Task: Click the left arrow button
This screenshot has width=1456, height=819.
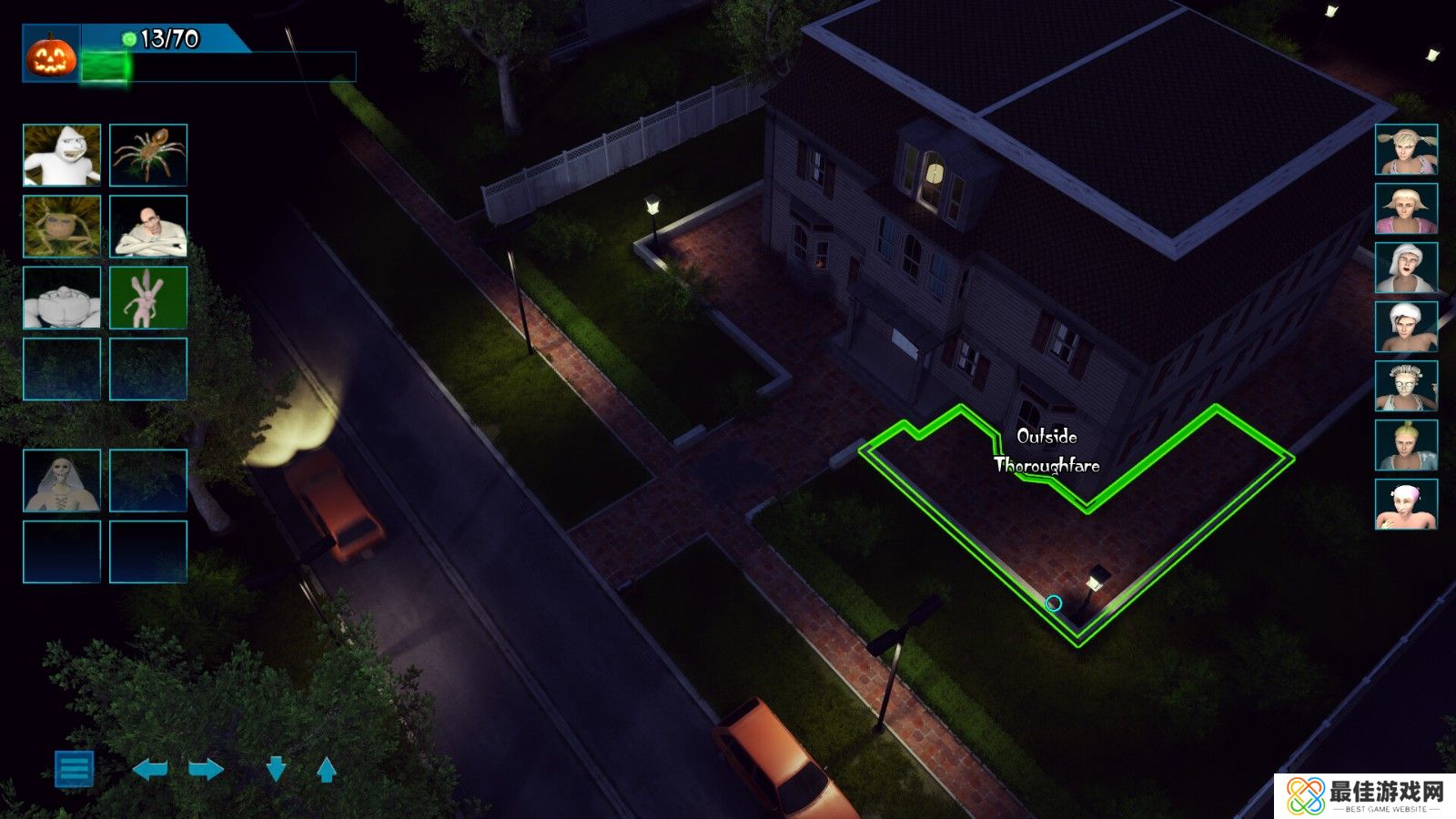Action: [150, 770]
